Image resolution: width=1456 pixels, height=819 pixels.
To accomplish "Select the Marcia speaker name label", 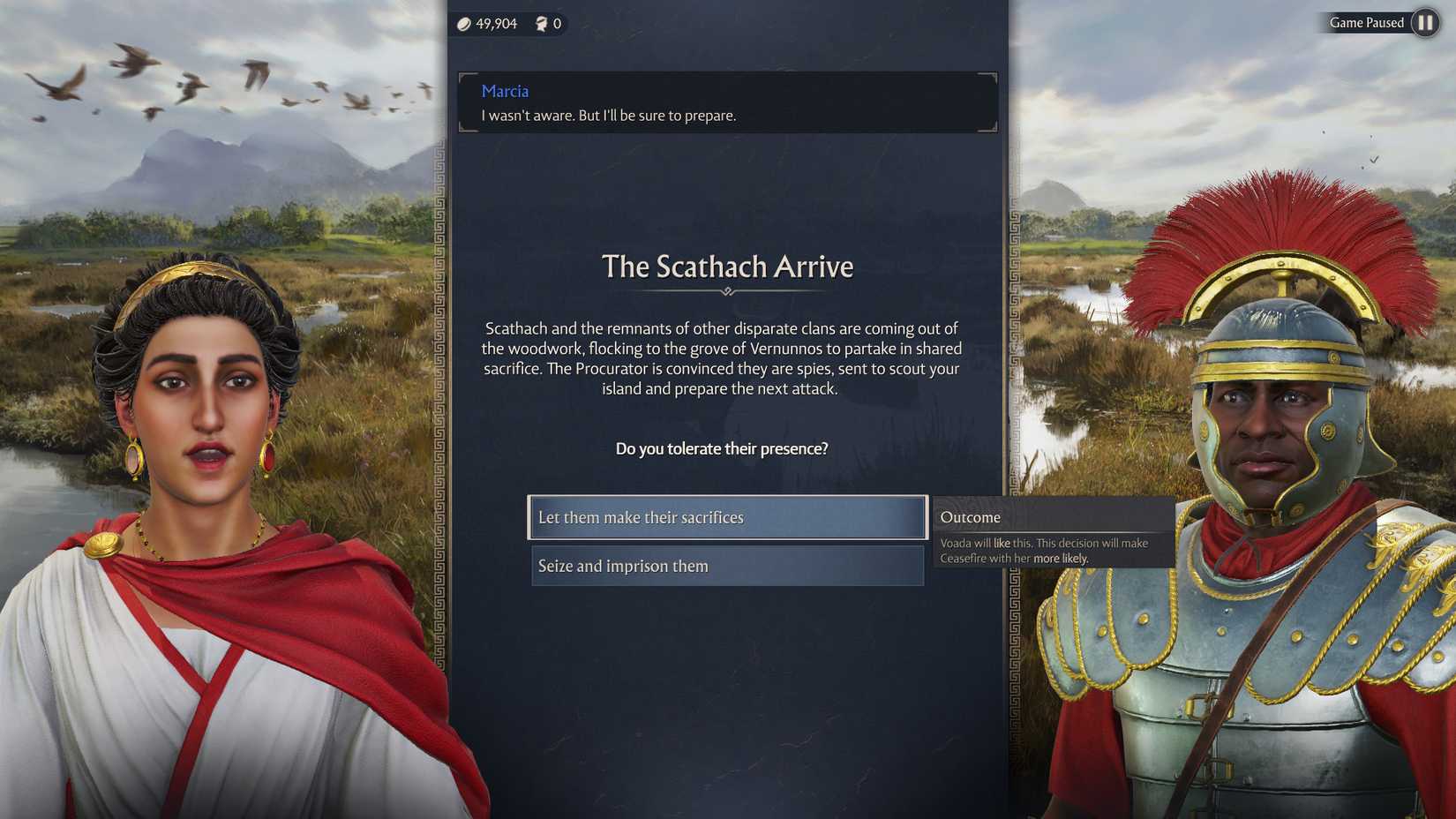I will pos(504,91).
